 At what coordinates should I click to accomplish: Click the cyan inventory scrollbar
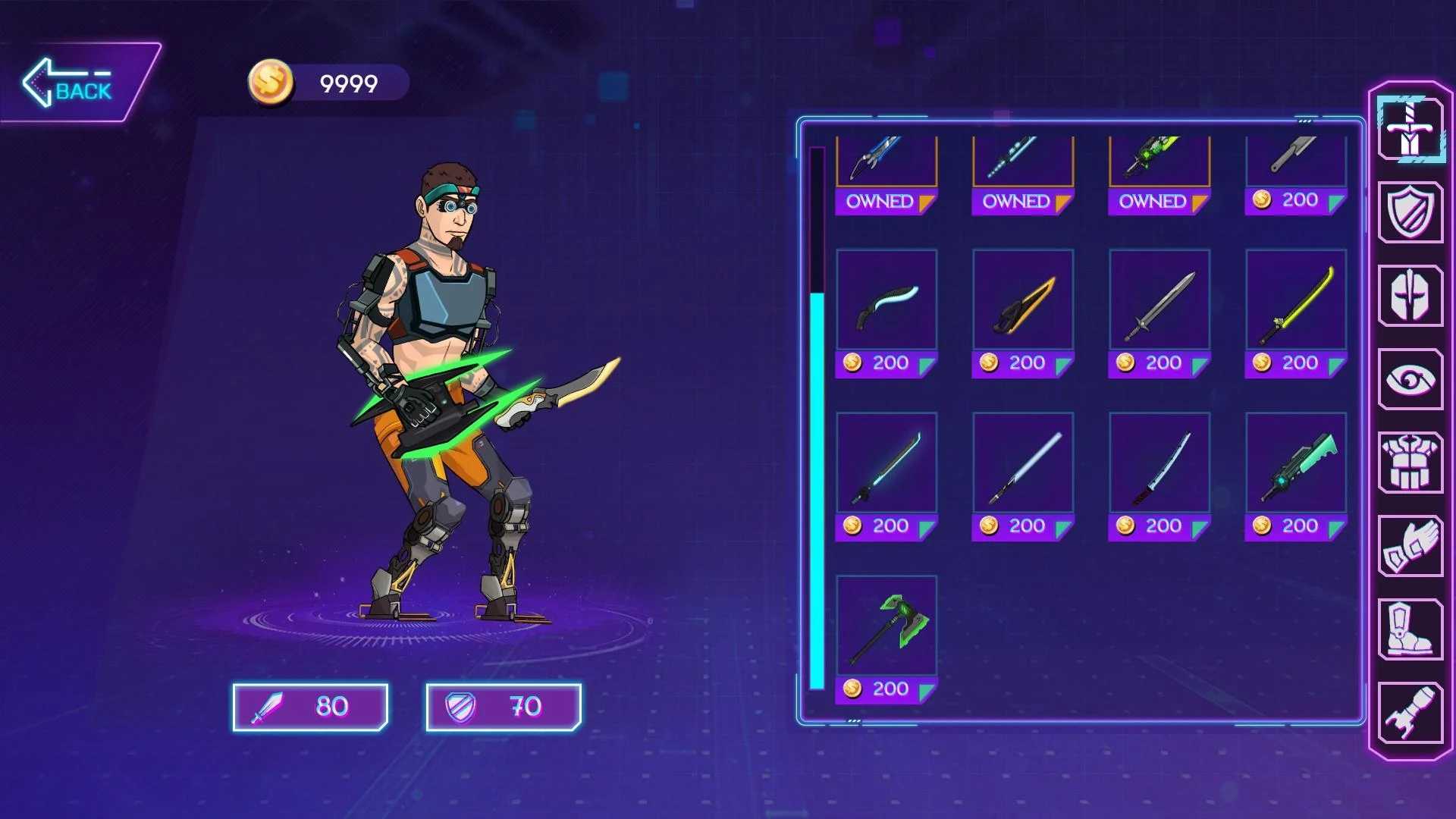click(x=817, y=491)
